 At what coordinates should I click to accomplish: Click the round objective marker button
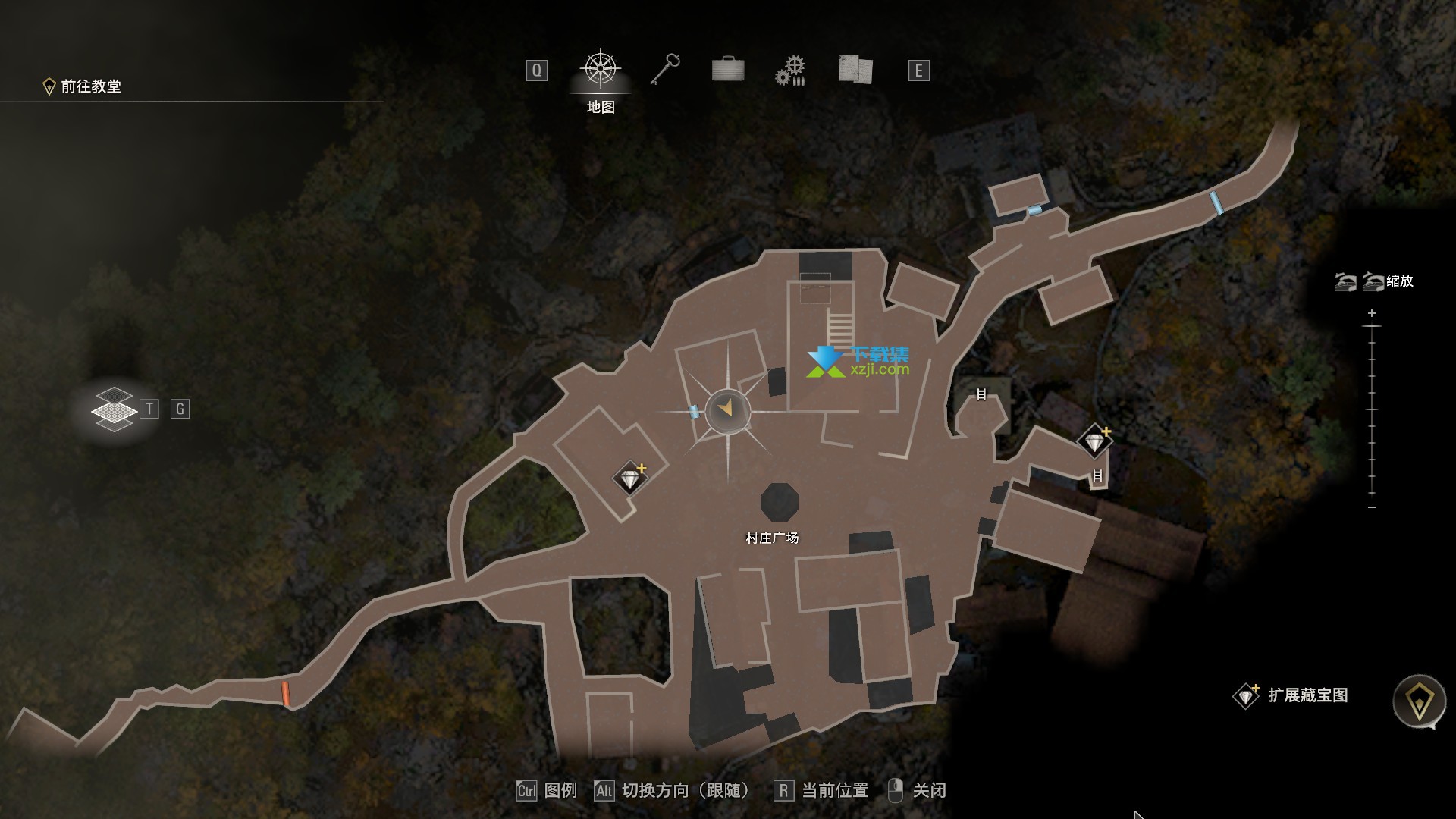(x=1419, y=701)
